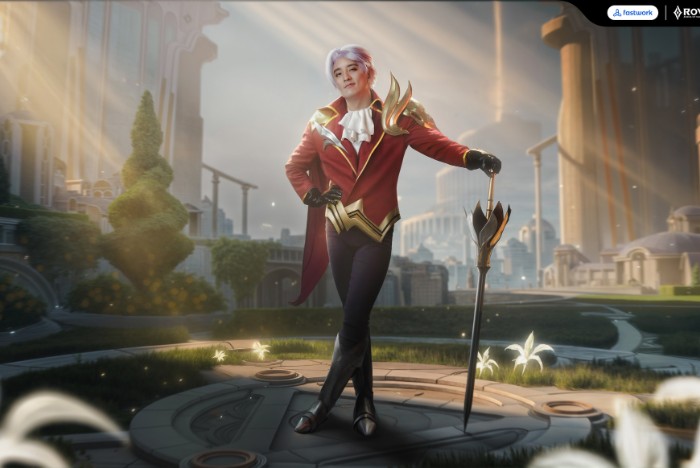
Task: Click the ROV logo
Action: [685, 13]
